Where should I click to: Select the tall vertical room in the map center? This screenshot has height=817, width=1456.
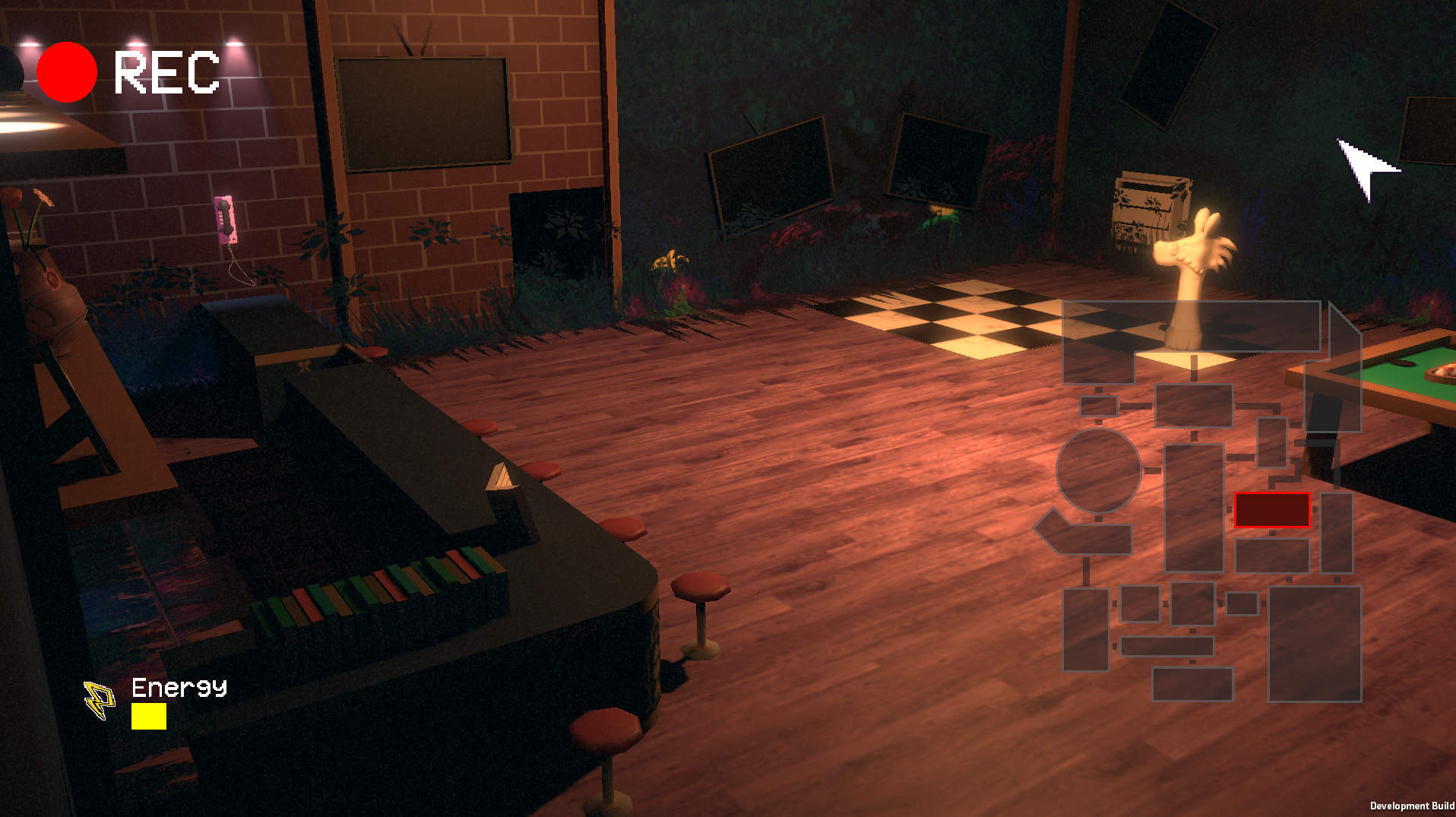click(1195, 506)
